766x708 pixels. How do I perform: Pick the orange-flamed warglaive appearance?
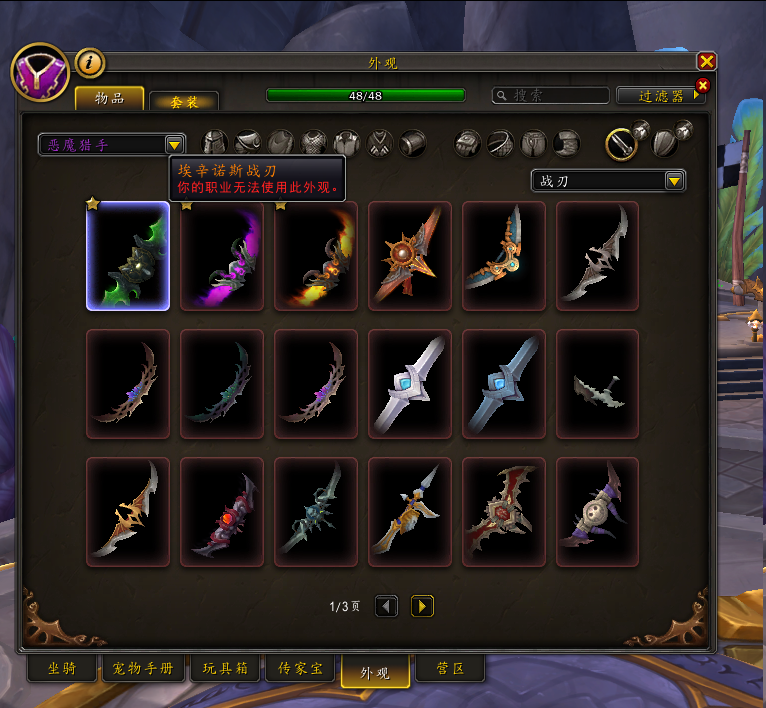(316, 256)
